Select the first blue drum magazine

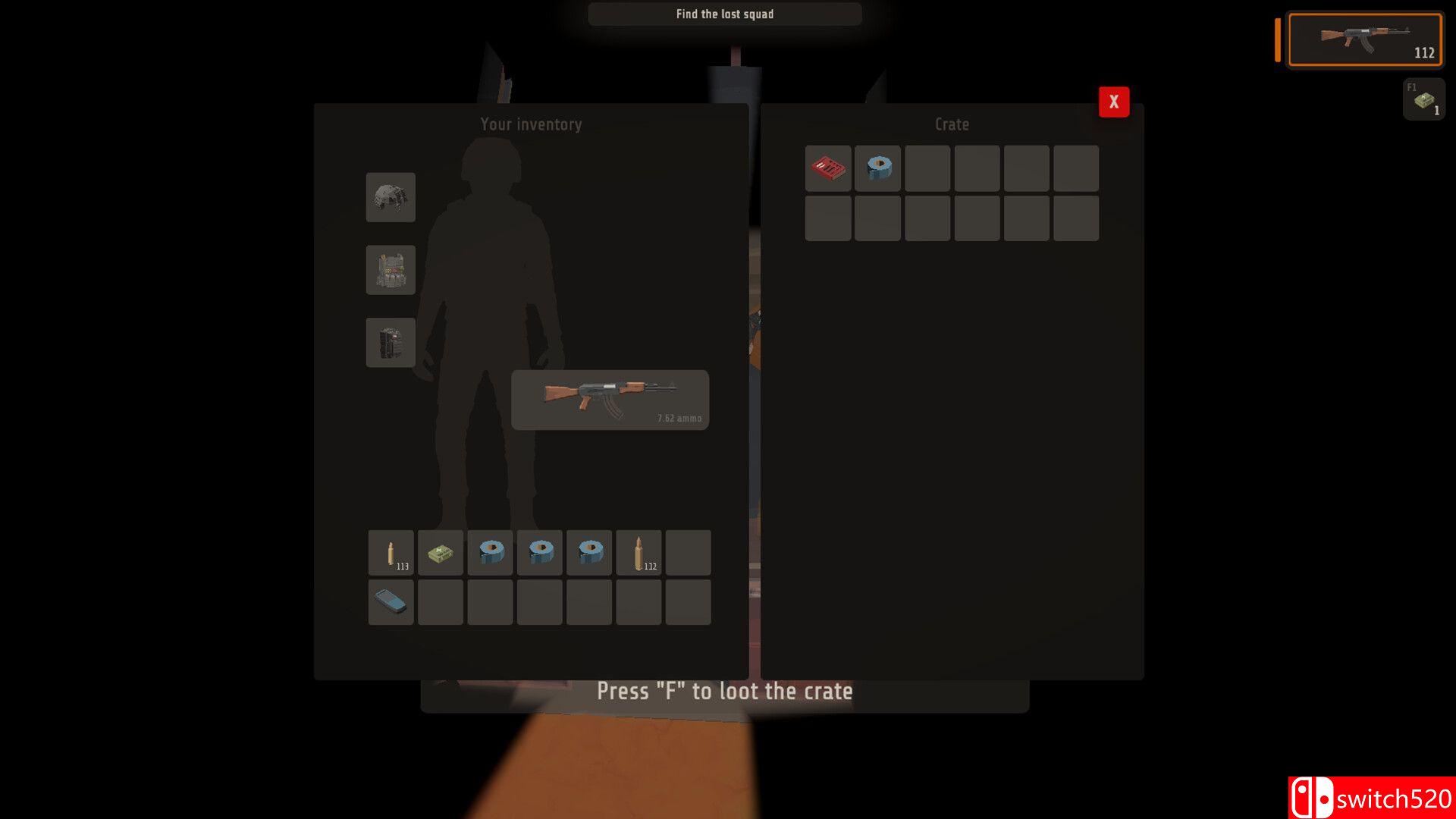489,552
